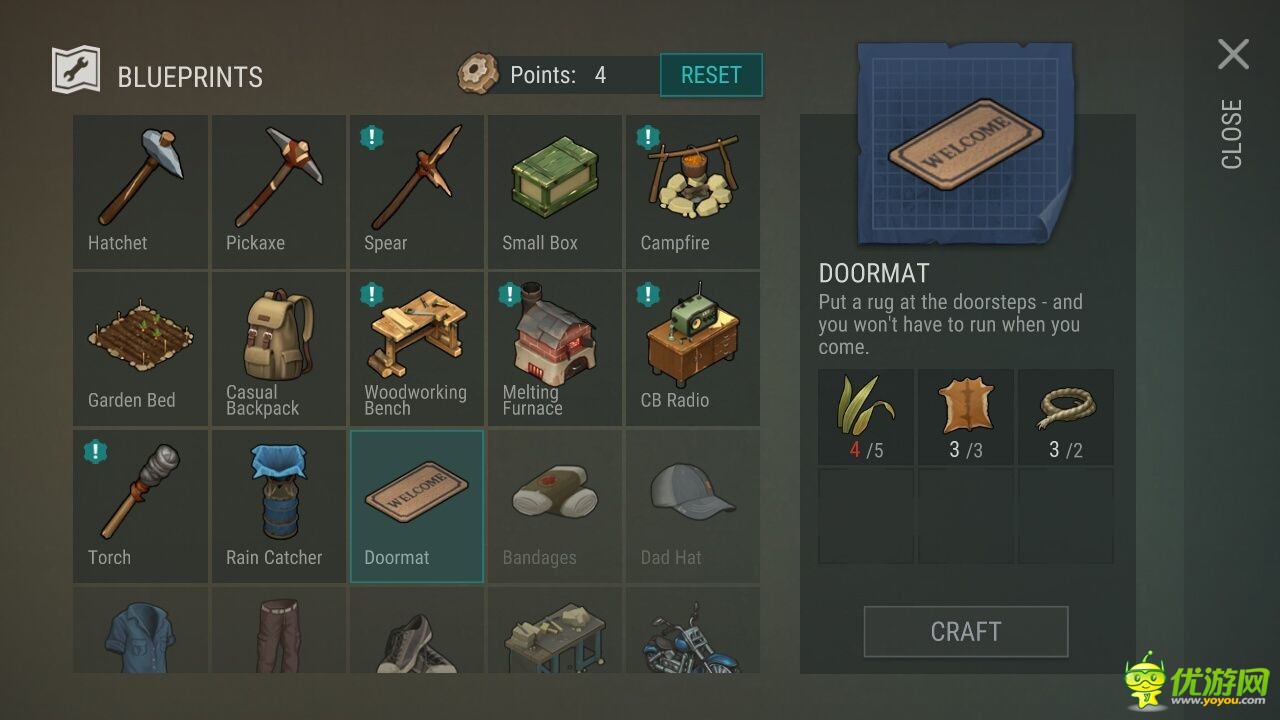Viewport: 1280px width, 720px height.
Task: Pick the Garden Bed blueprint
Action: 140,348
